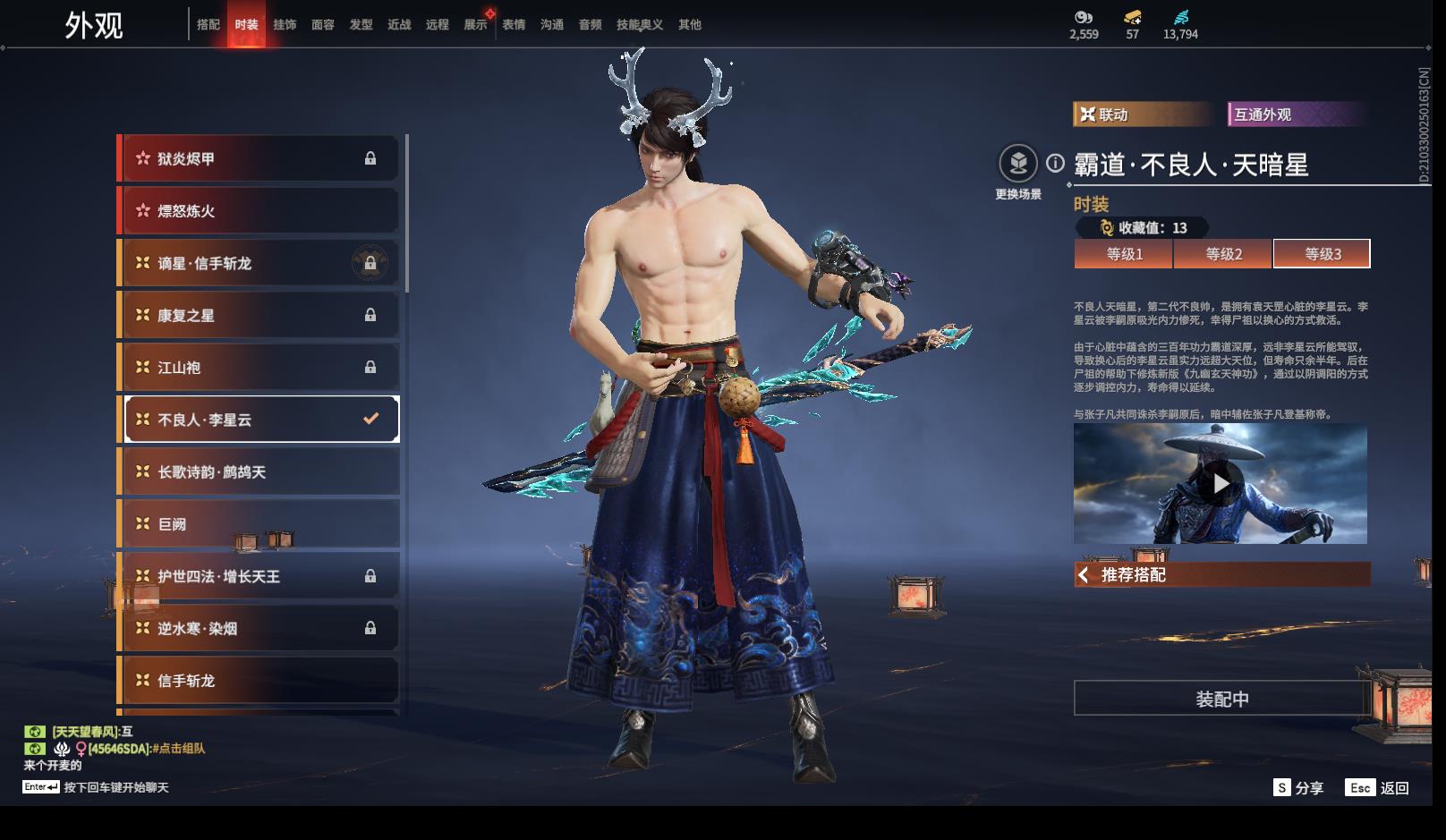Select the 狱炎烬甲 outfit entry
This screenshot has width=1446, height=840.
(x=259, y=158)
